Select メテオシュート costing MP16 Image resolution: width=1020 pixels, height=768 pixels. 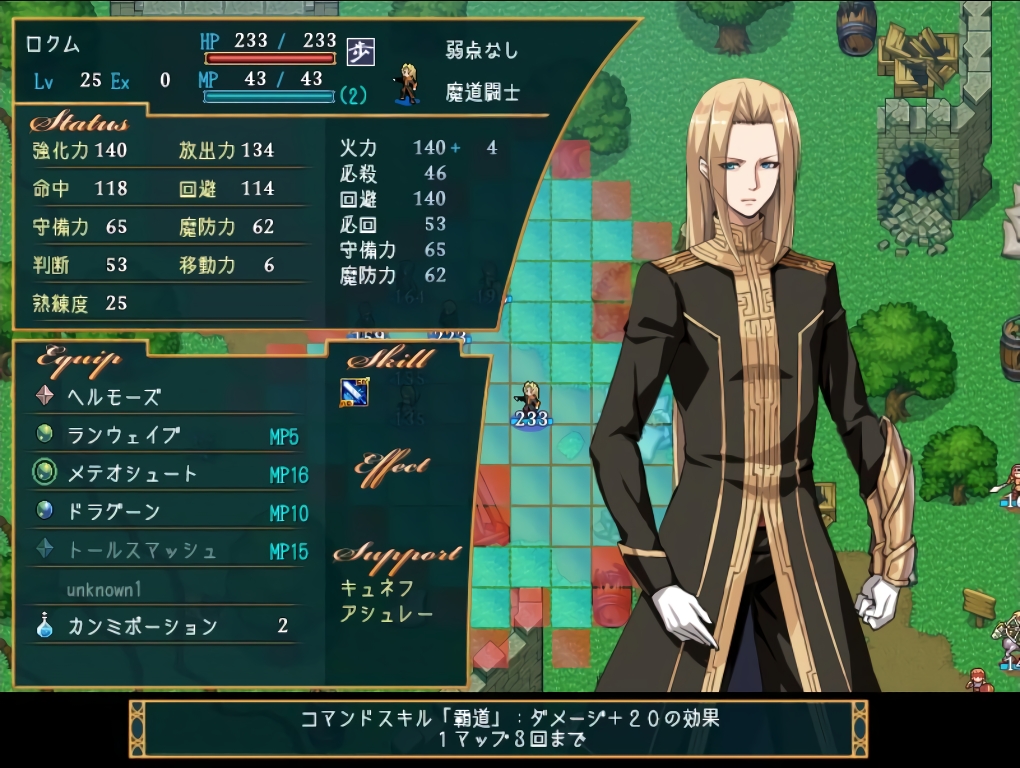click(132, 474)
